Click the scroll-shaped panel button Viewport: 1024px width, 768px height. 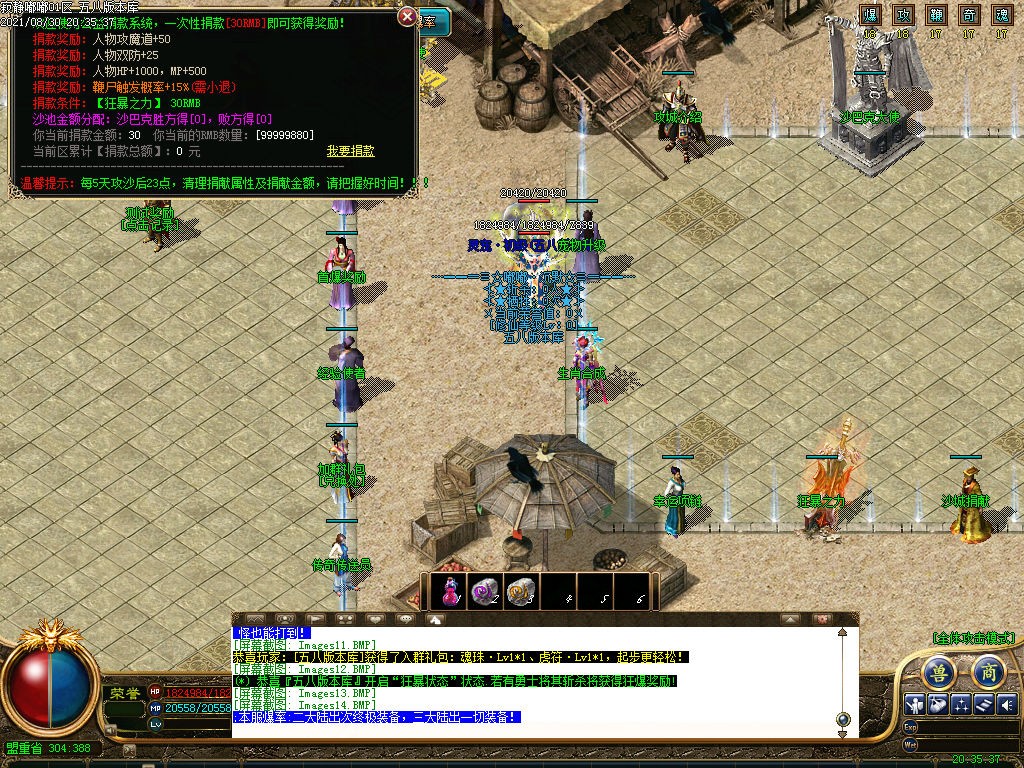point(984,704)
